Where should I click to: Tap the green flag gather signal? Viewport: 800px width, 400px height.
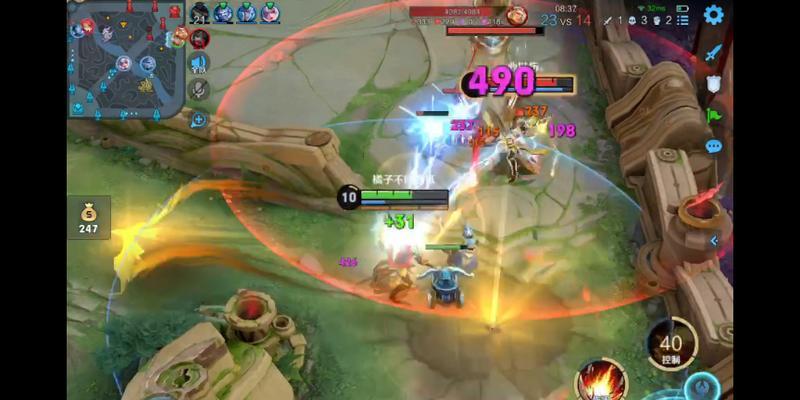coord(713,115)
